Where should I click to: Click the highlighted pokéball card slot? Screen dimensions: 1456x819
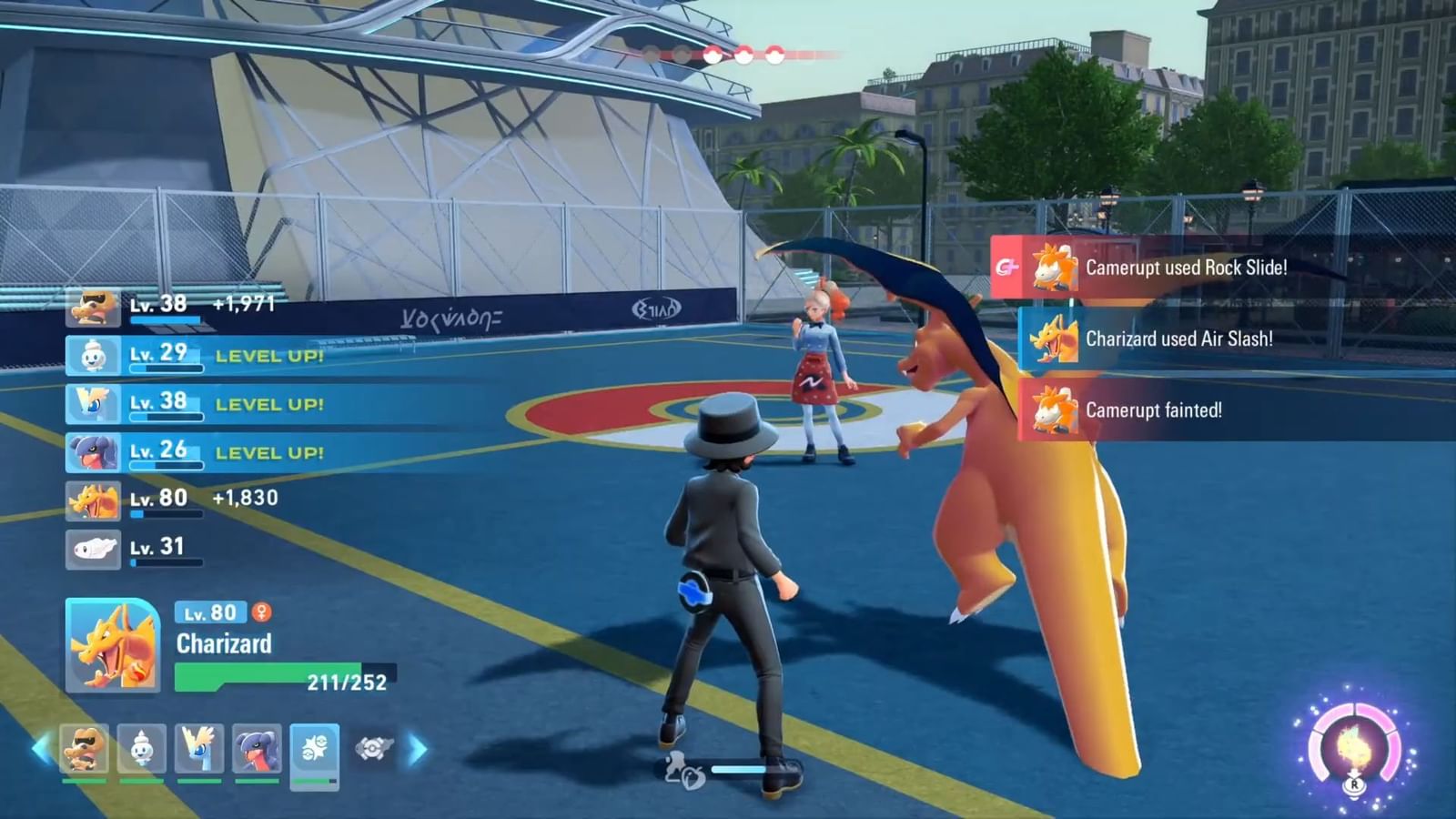(316, 751)
